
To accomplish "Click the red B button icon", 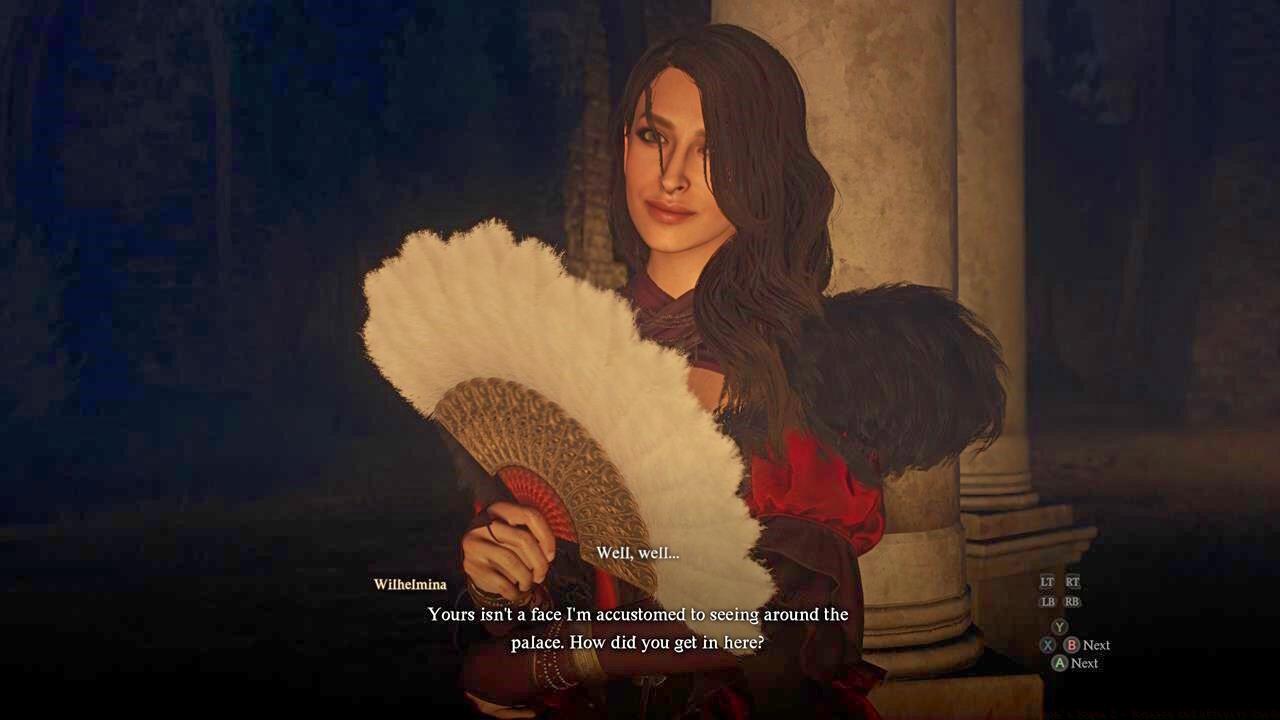I will pos(1072,645).
